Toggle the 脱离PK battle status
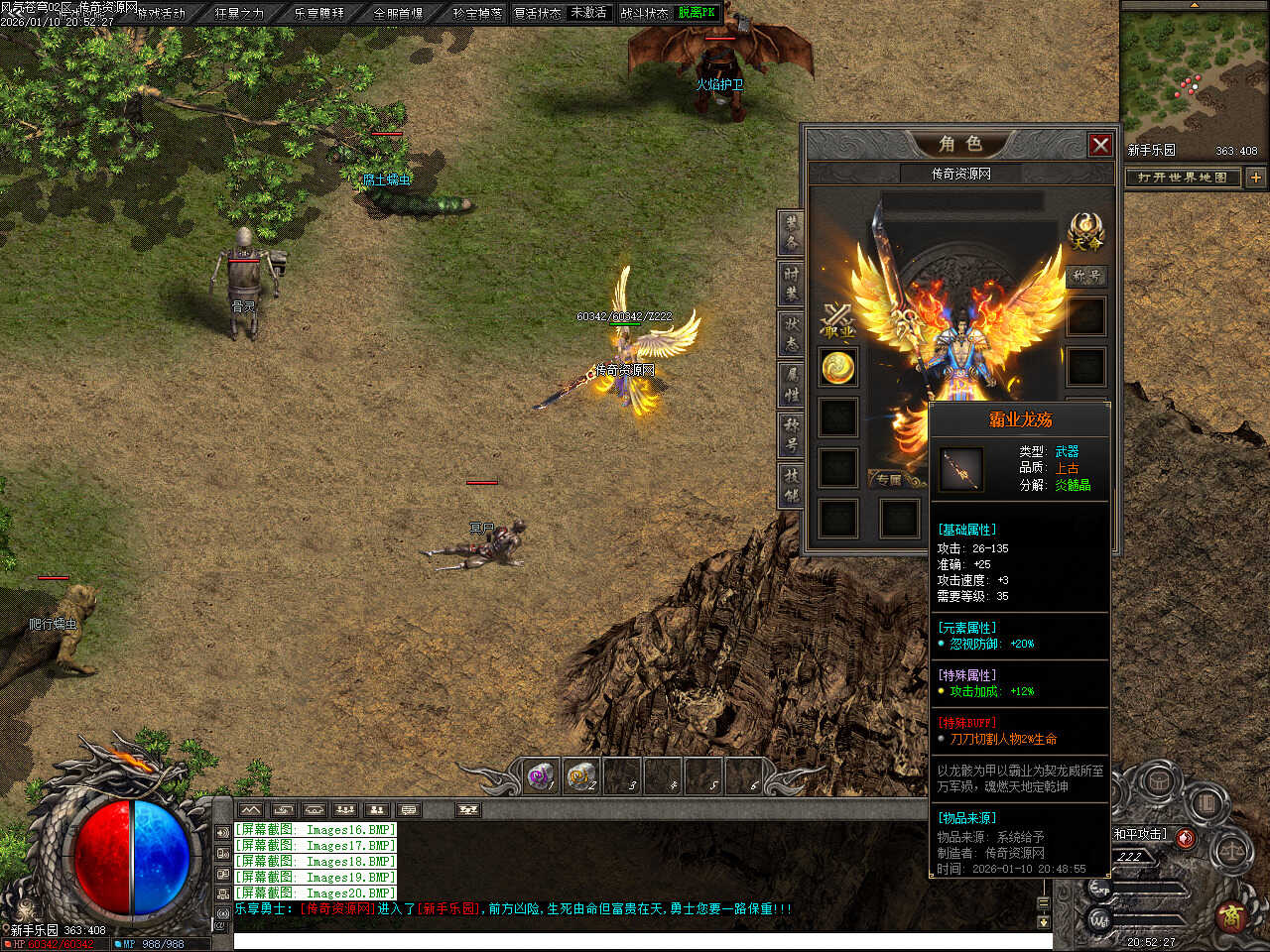The height and width of the screenshot is (952, 1270). click(697, 13)
